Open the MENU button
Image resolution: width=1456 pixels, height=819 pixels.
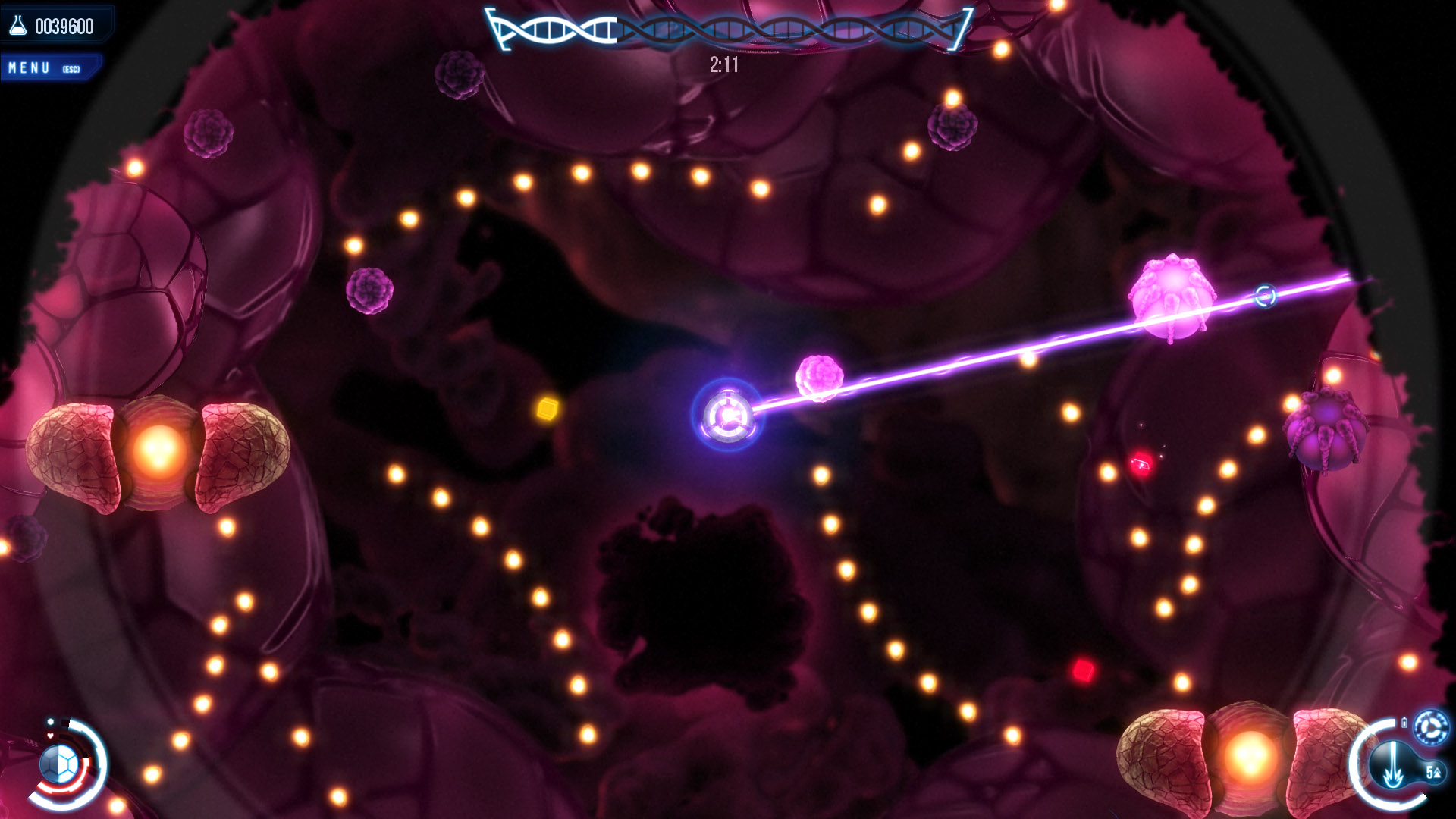click(x=45, y=68)
